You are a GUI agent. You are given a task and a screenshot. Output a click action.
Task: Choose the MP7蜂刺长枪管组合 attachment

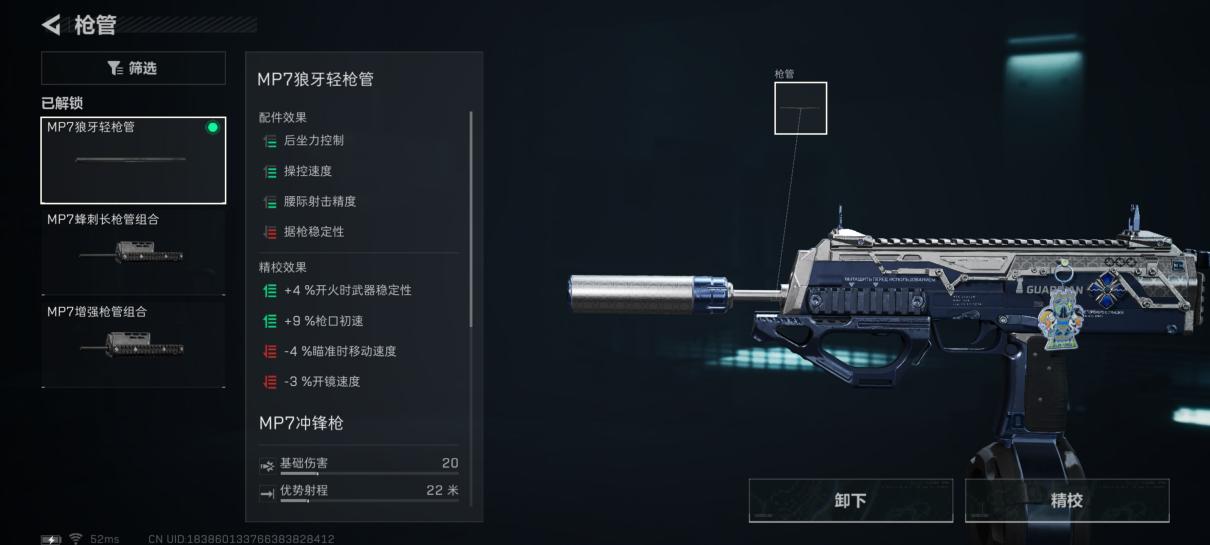[133, 250]
